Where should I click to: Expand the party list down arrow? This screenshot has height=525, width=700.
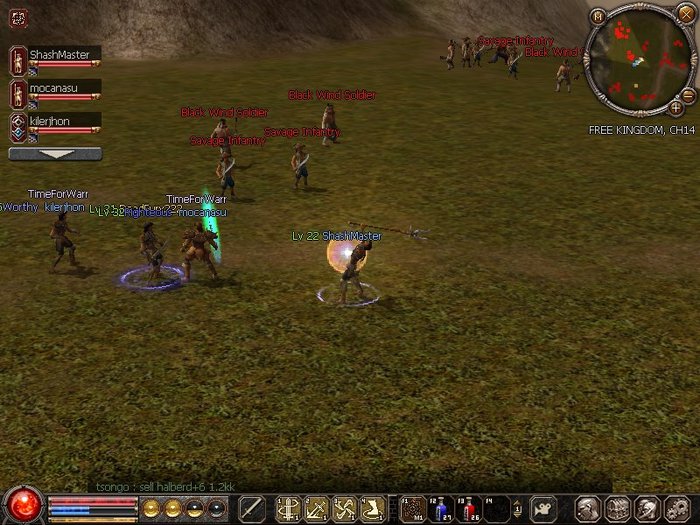coord(55,154)
